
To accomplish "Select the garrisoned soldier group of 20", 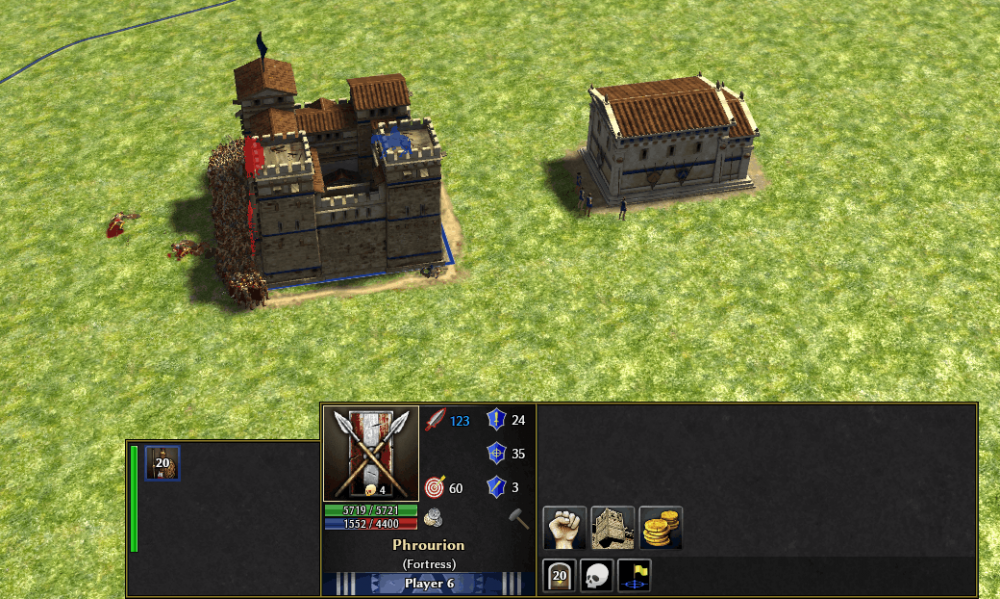I will pos(162,463).
